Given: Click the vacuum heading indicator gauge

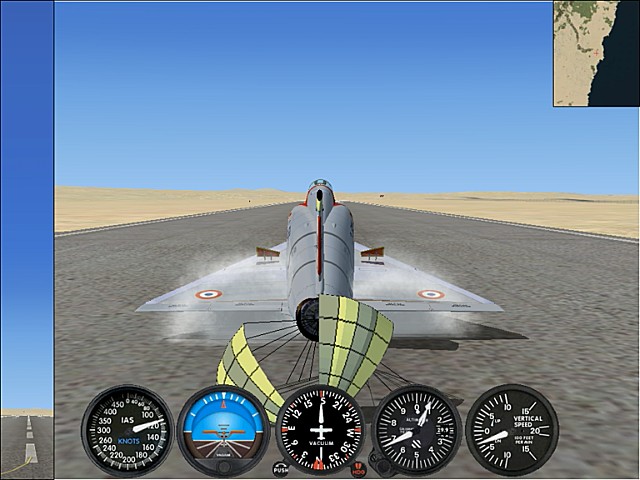Looking at the screenshot, I should click(320, 428).
